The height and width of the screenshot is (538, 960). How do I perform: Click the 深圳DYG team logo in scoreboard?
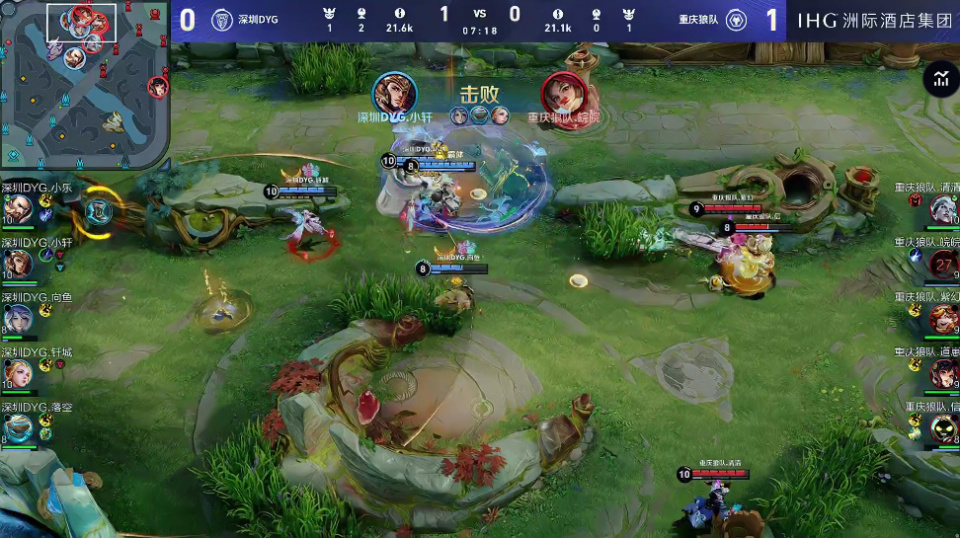coord(222,20)
